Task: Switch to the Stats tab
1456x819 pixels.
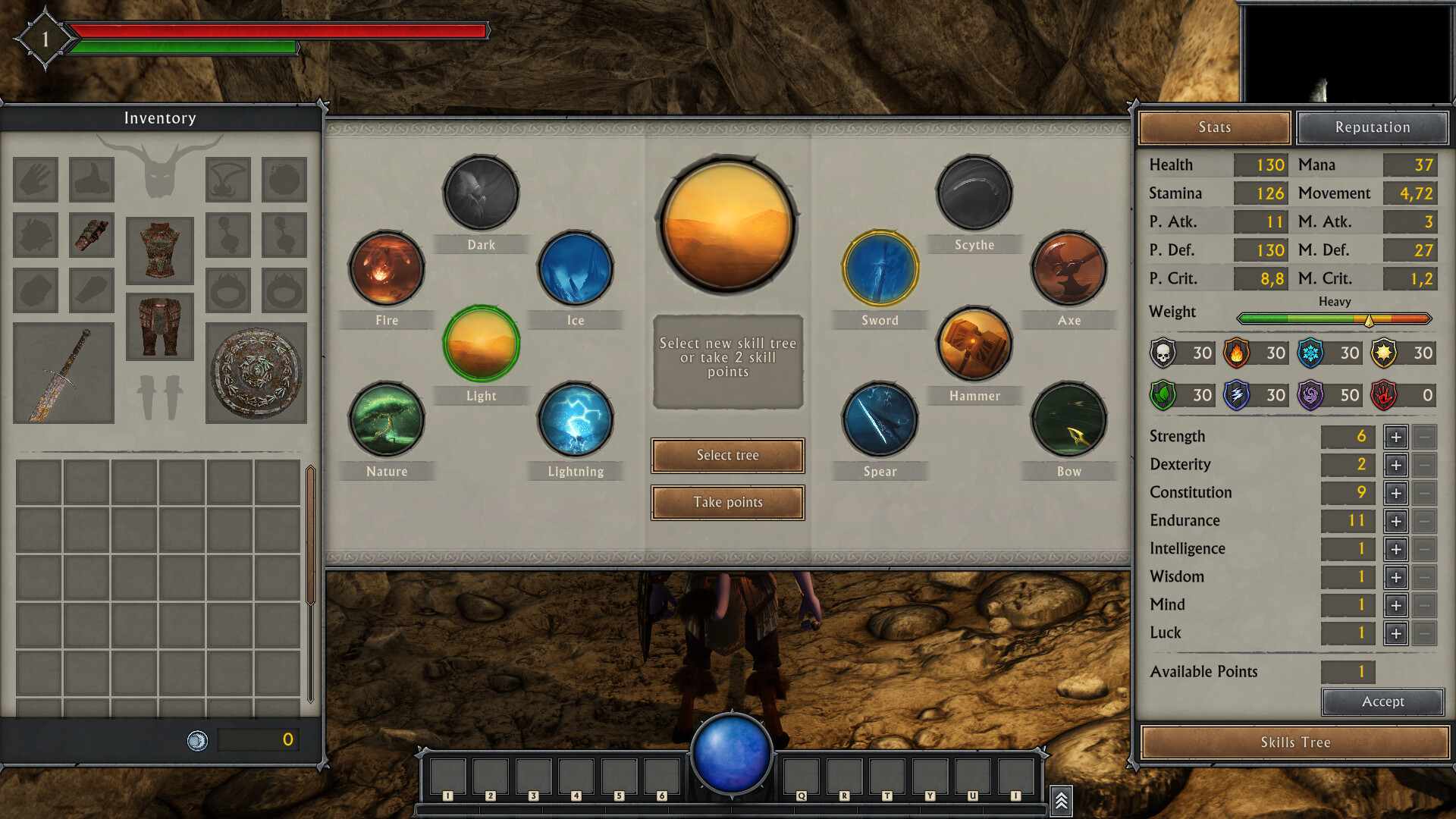Action: (1214, 127)
